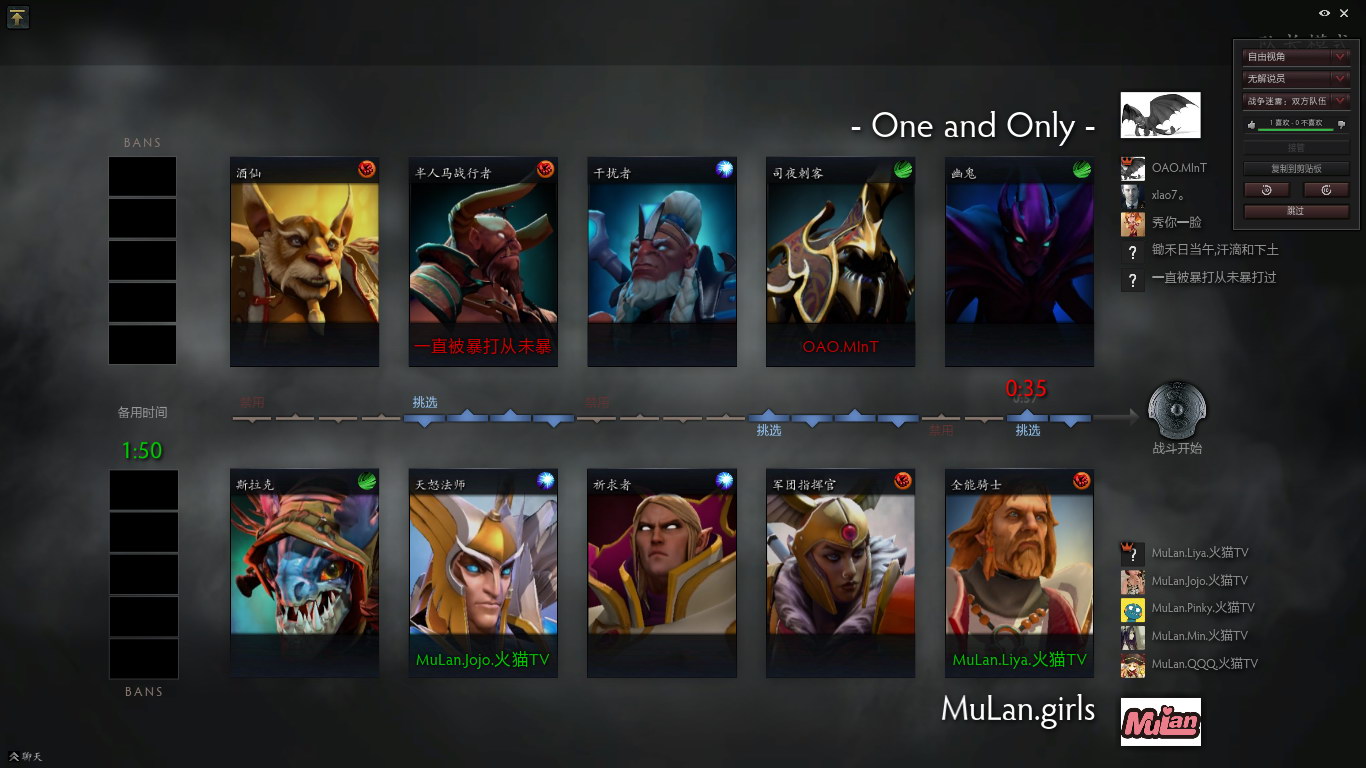Click the 跳过 skip button
Image resolution: width=1366 pixels, height=768 pixels.
pyautogui.click(x=1296, y=211)
